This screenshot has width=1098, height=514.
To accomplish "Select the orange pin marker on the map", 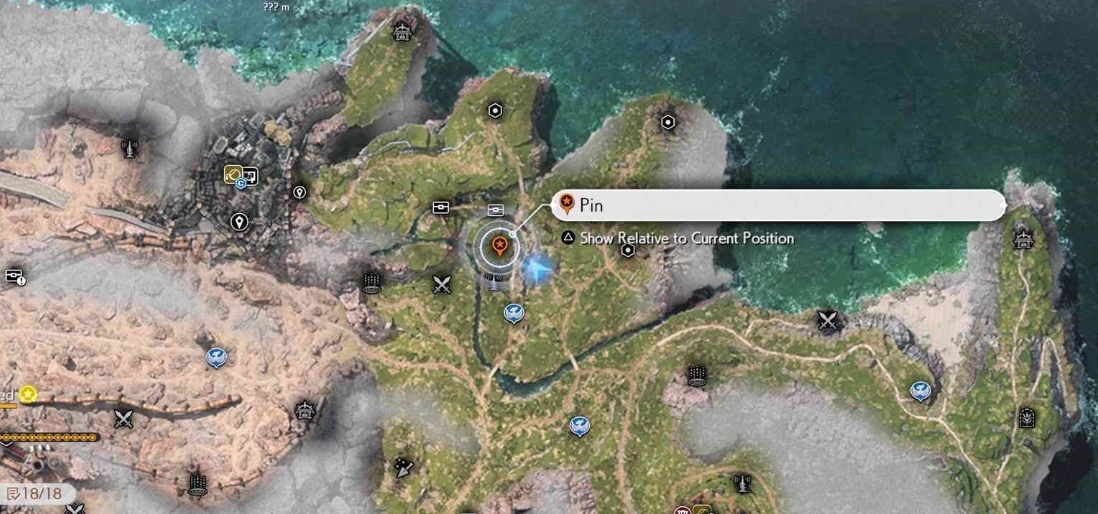I will [498, 243].
